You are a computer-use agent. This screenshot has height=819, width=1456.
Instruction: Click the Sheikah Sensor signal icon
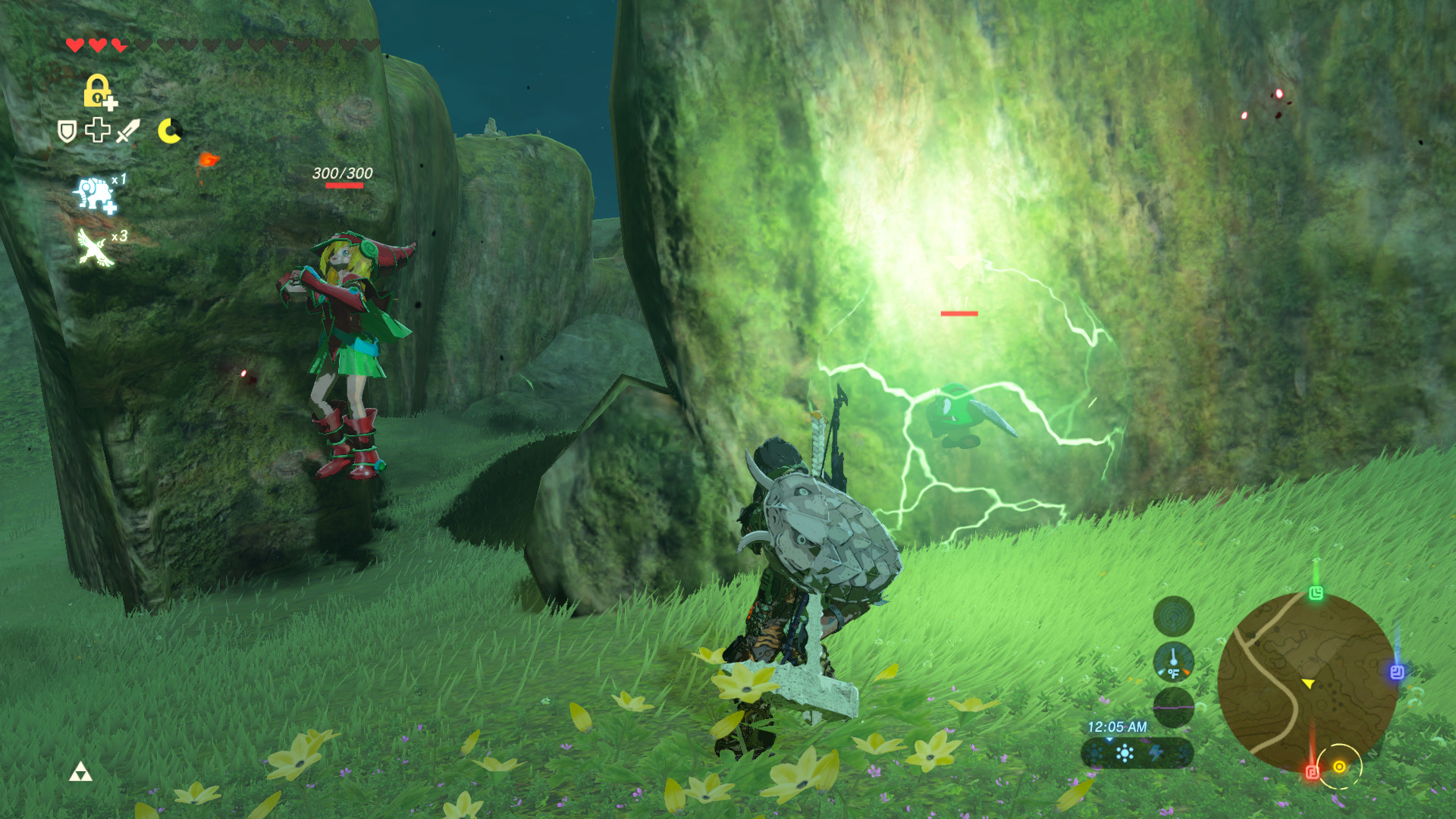click(1173, 616)
